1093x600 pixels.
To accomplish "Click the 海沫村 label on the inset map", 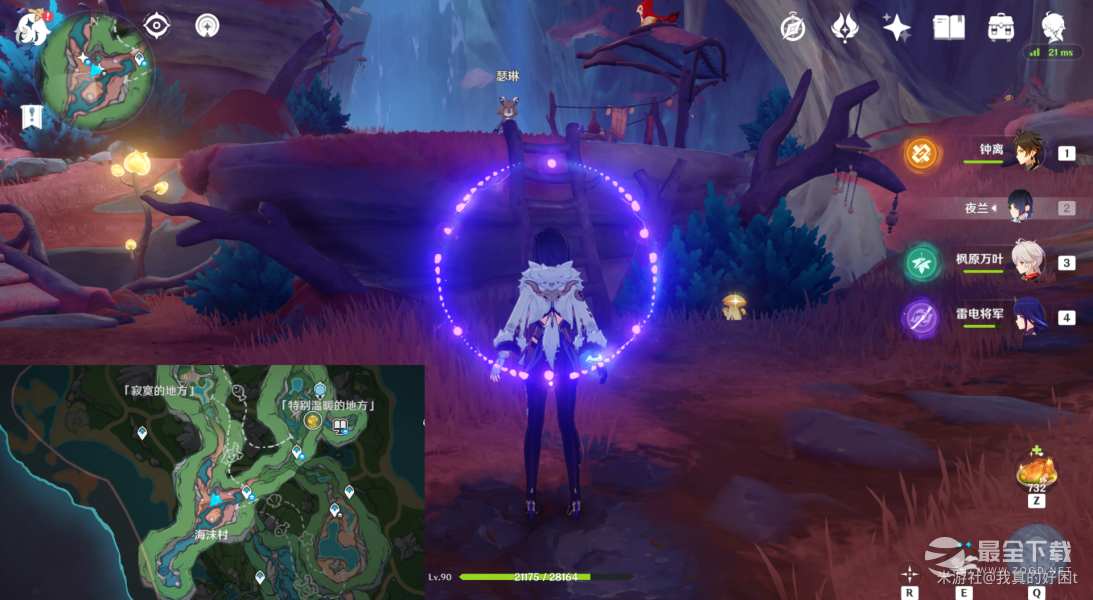I will tap(213, 536).
